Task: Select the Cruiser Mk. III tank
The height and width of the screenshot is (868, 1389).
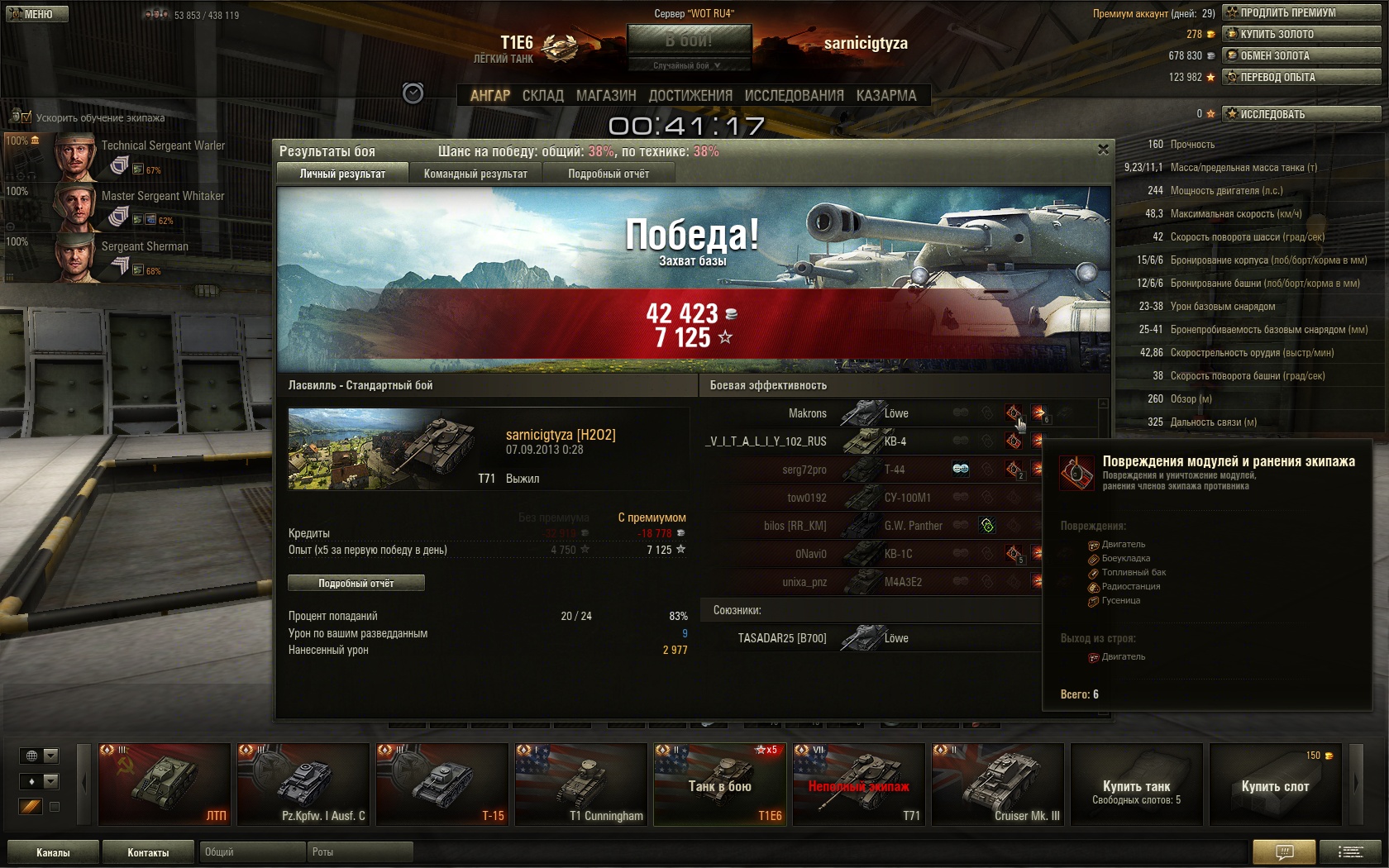Action: pyautogui.click(x=997, y=785)
